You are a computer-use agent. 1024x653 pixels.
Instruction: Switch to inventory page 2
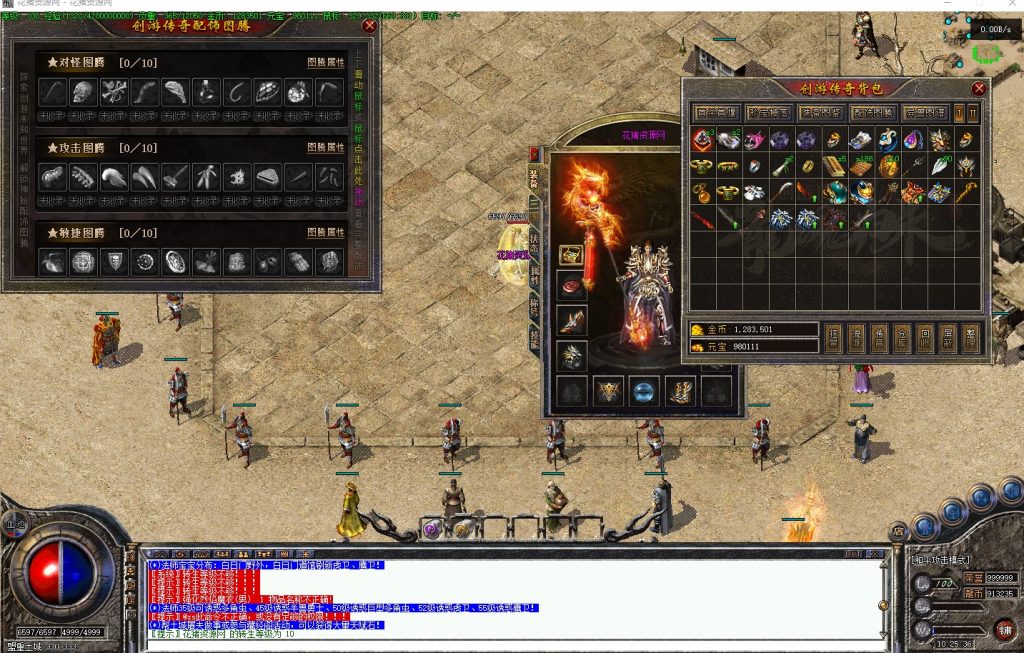tap(972, 113)
